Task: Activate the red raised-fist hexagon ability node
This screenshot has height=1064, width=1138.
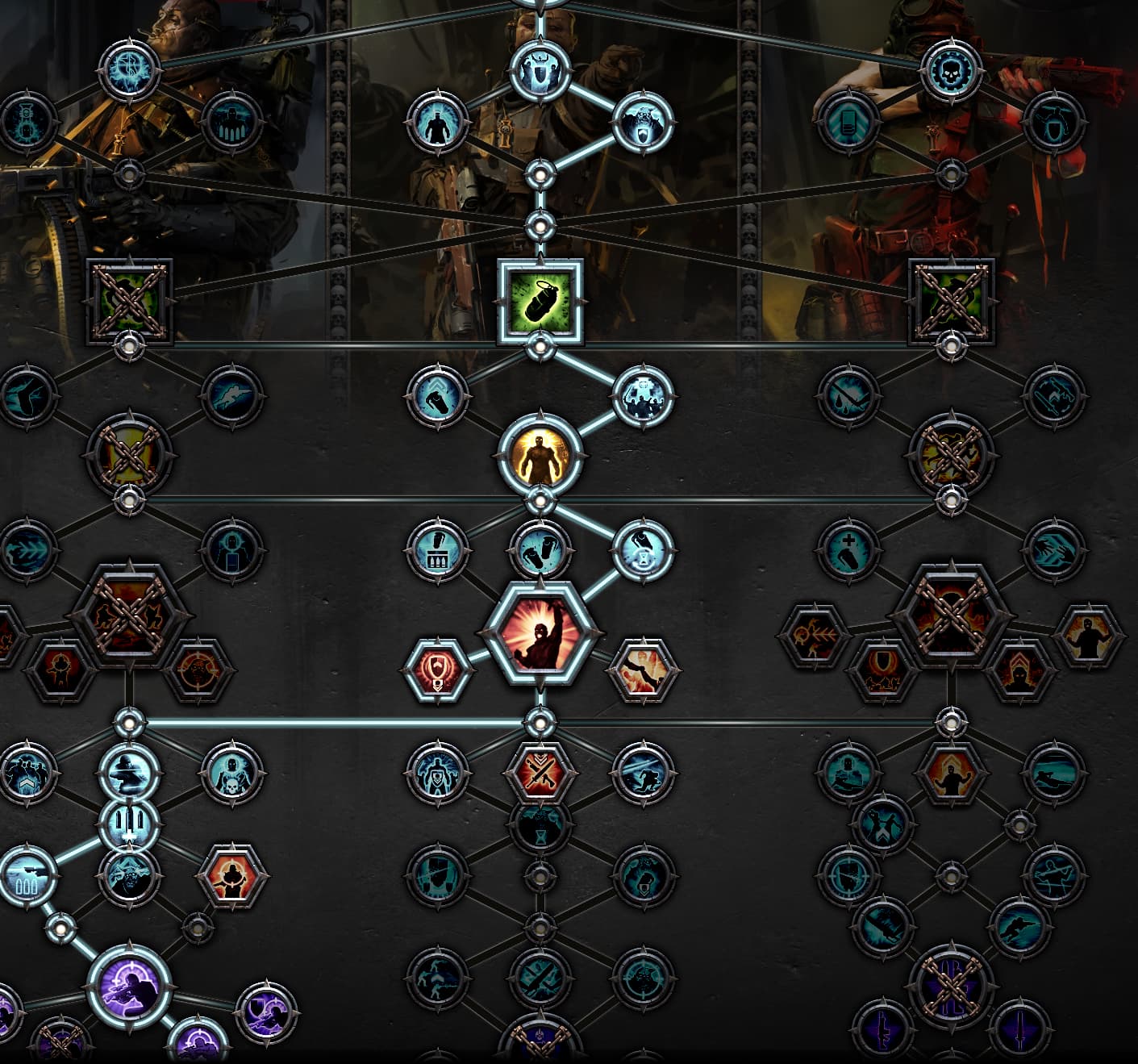Action: pyautogui.click(x=540, y=630)
